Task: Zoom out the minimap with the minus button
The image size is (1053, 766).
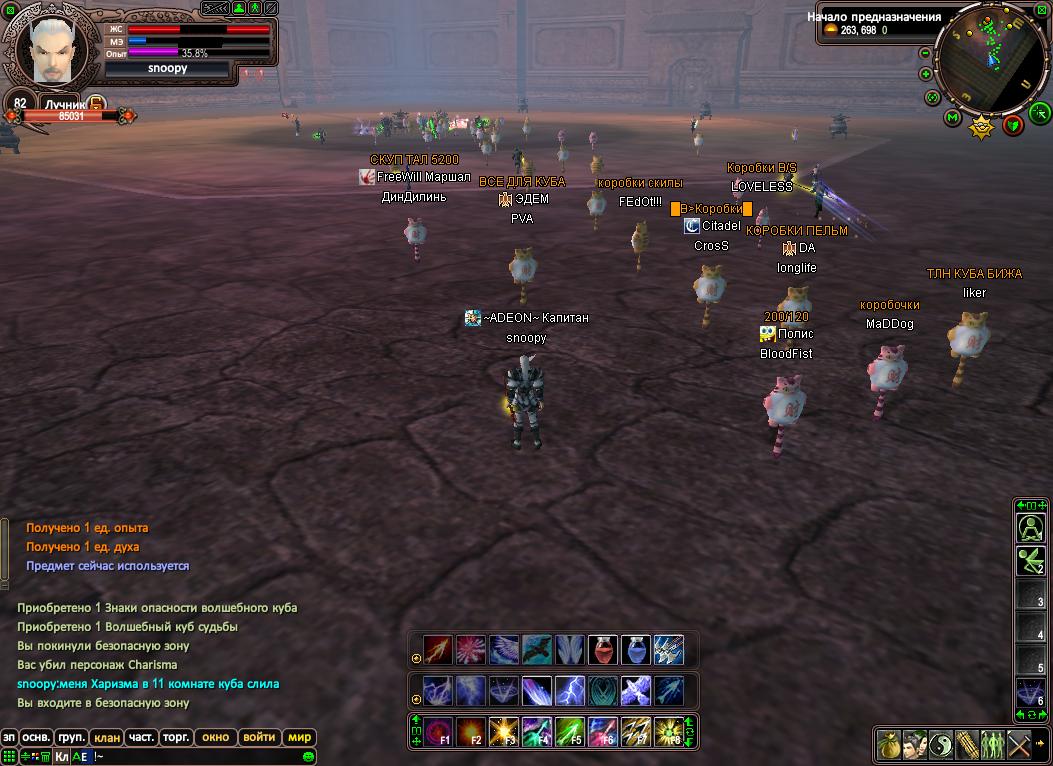Action: pyautogui.click(x=925, y=53)
